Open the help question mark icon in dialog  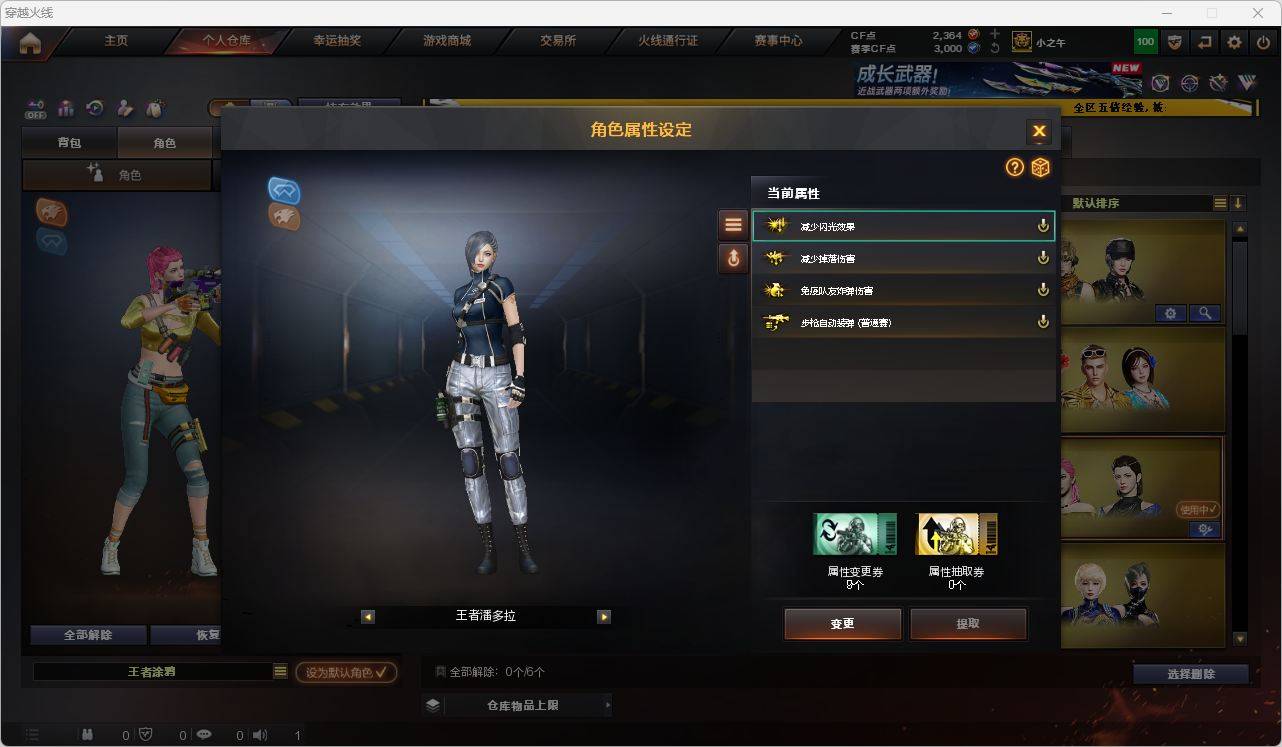click(1014, 168)
